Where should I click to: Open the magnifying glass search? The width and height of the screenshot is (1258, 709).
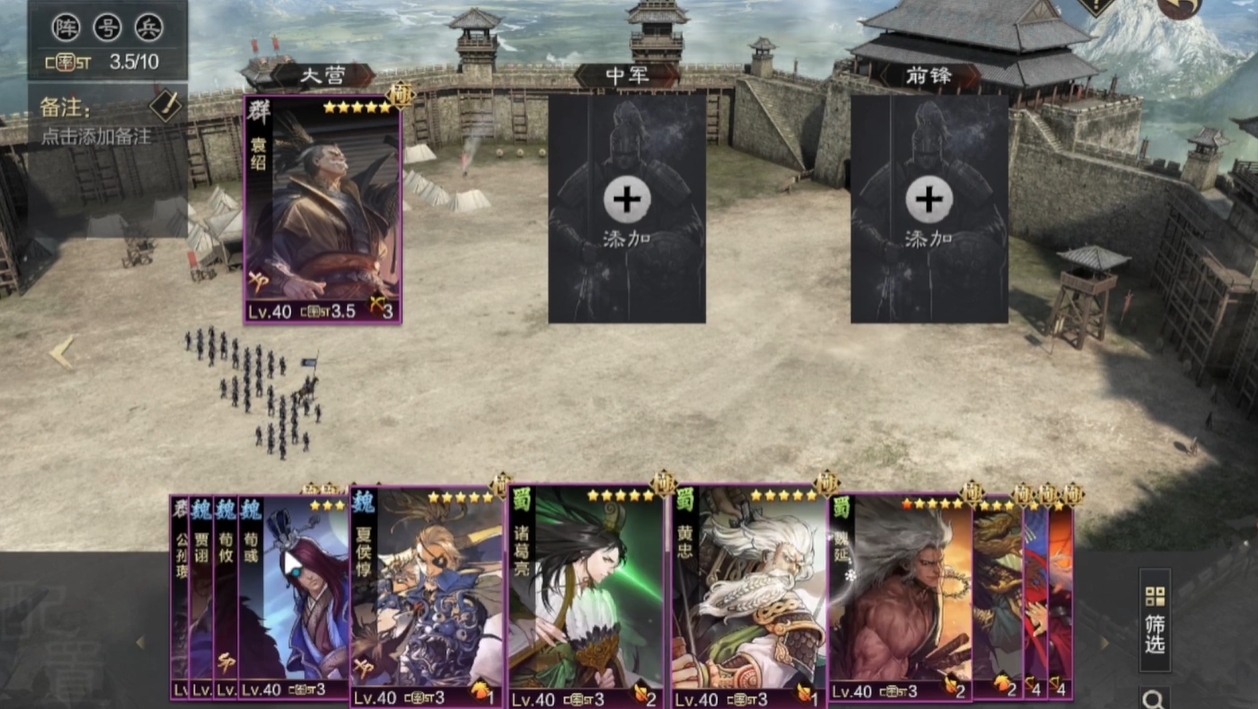tap(1154, 699)
